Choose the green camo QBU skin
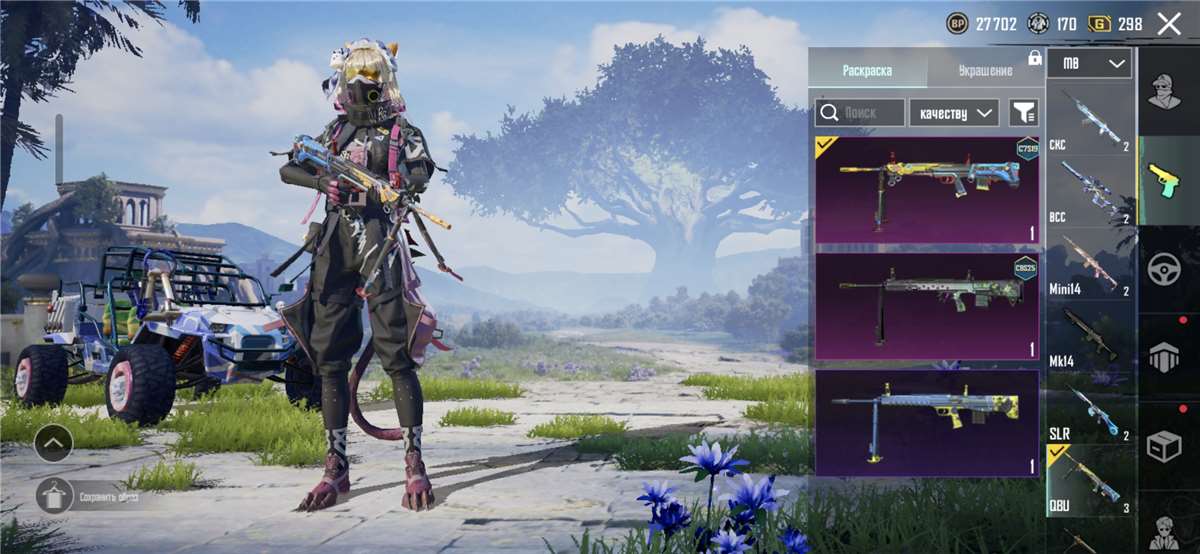1200x554 pixels. 927,306
